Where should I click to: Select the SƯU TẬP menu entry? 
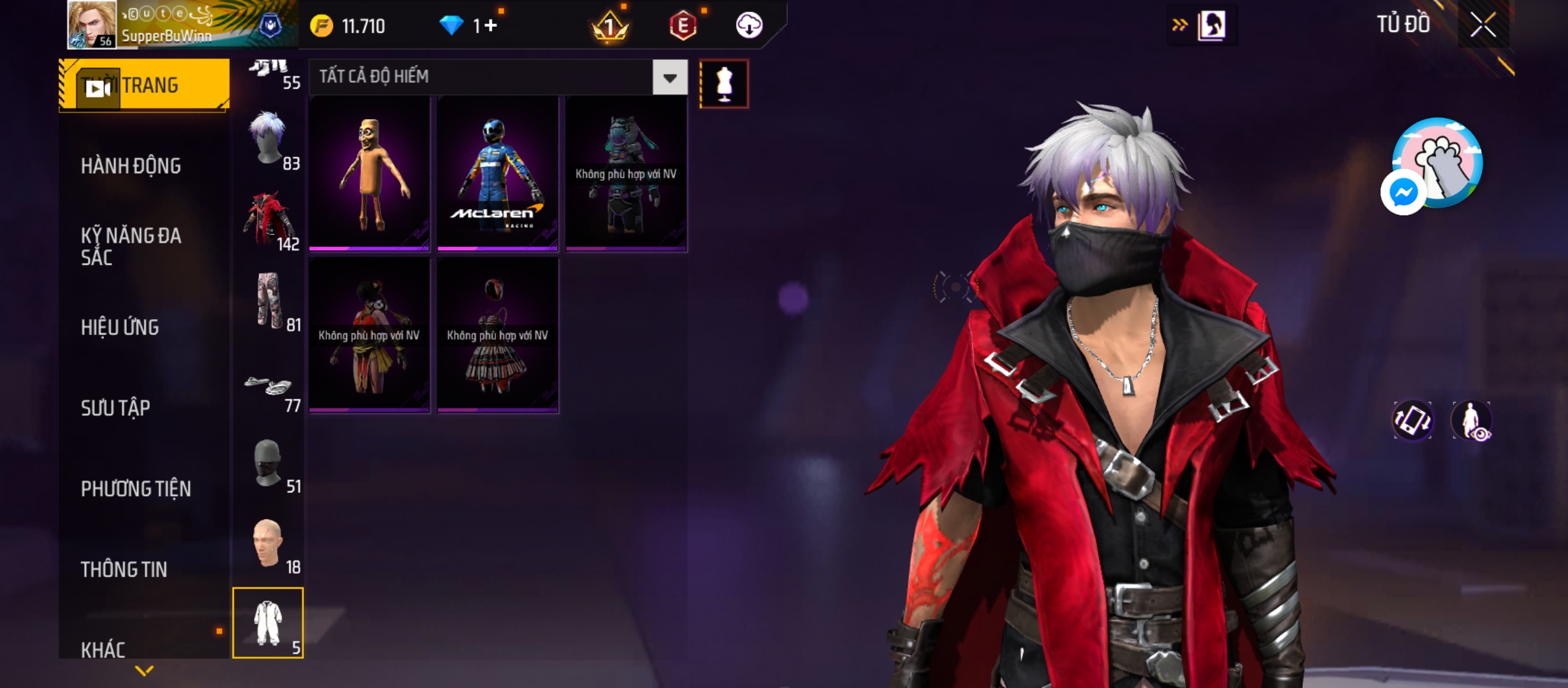[x=115, y=408]
